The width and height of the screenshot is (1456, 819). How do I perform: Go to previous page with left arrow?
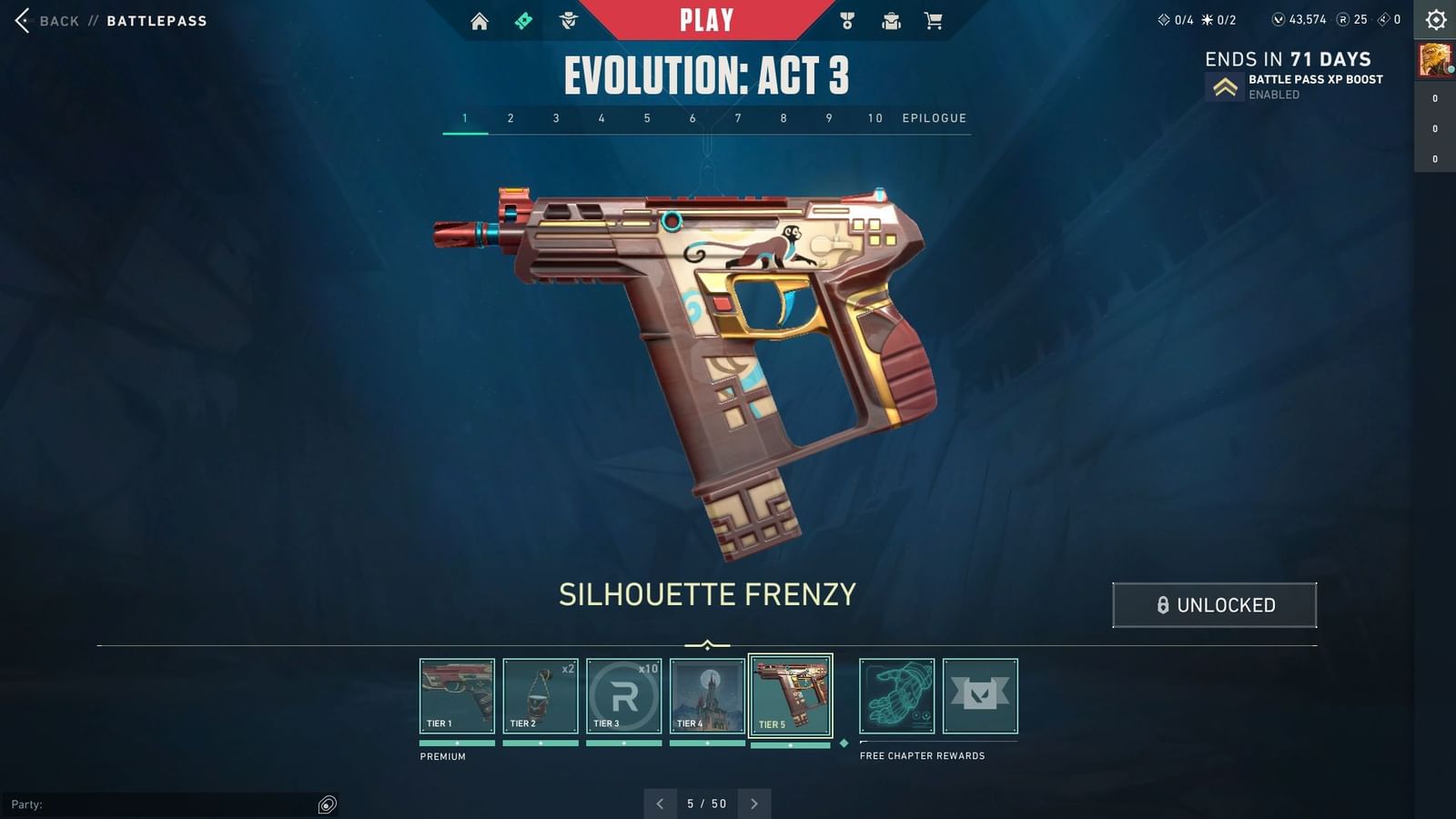[x=661, y=804]
